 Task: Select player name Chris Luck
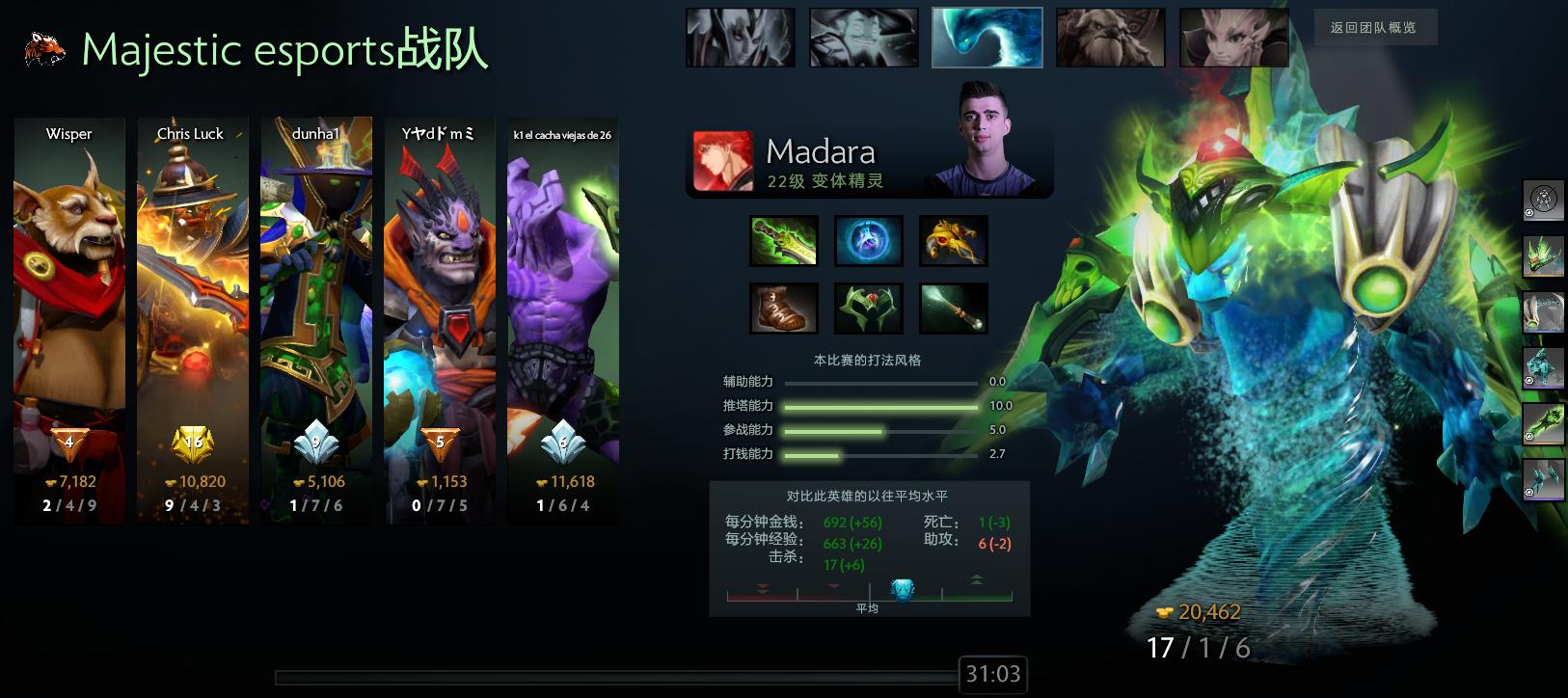click(191, 134)
